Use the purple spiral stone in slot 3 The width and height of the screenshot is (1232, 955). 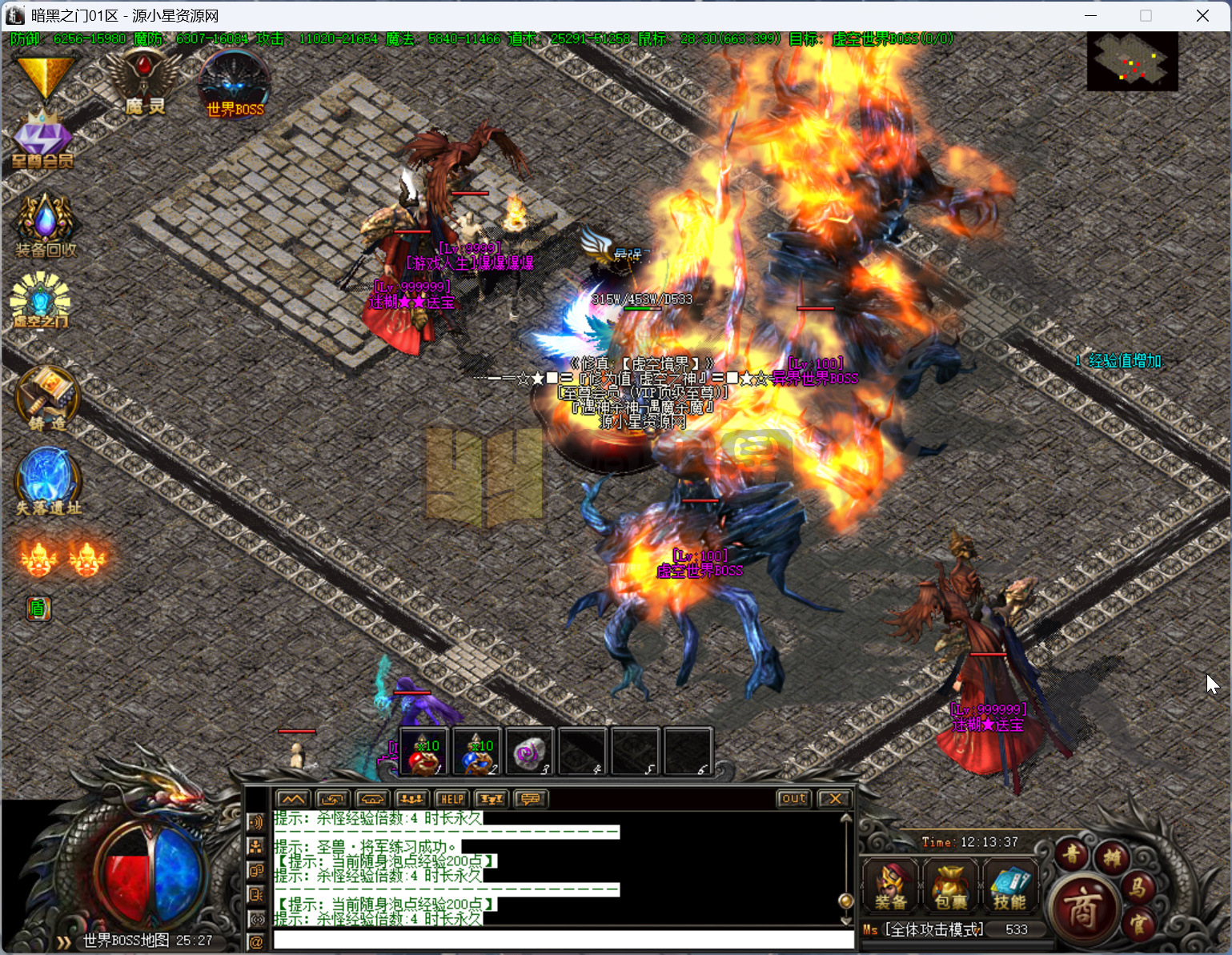pyautogui.click(x=529, y=752)
